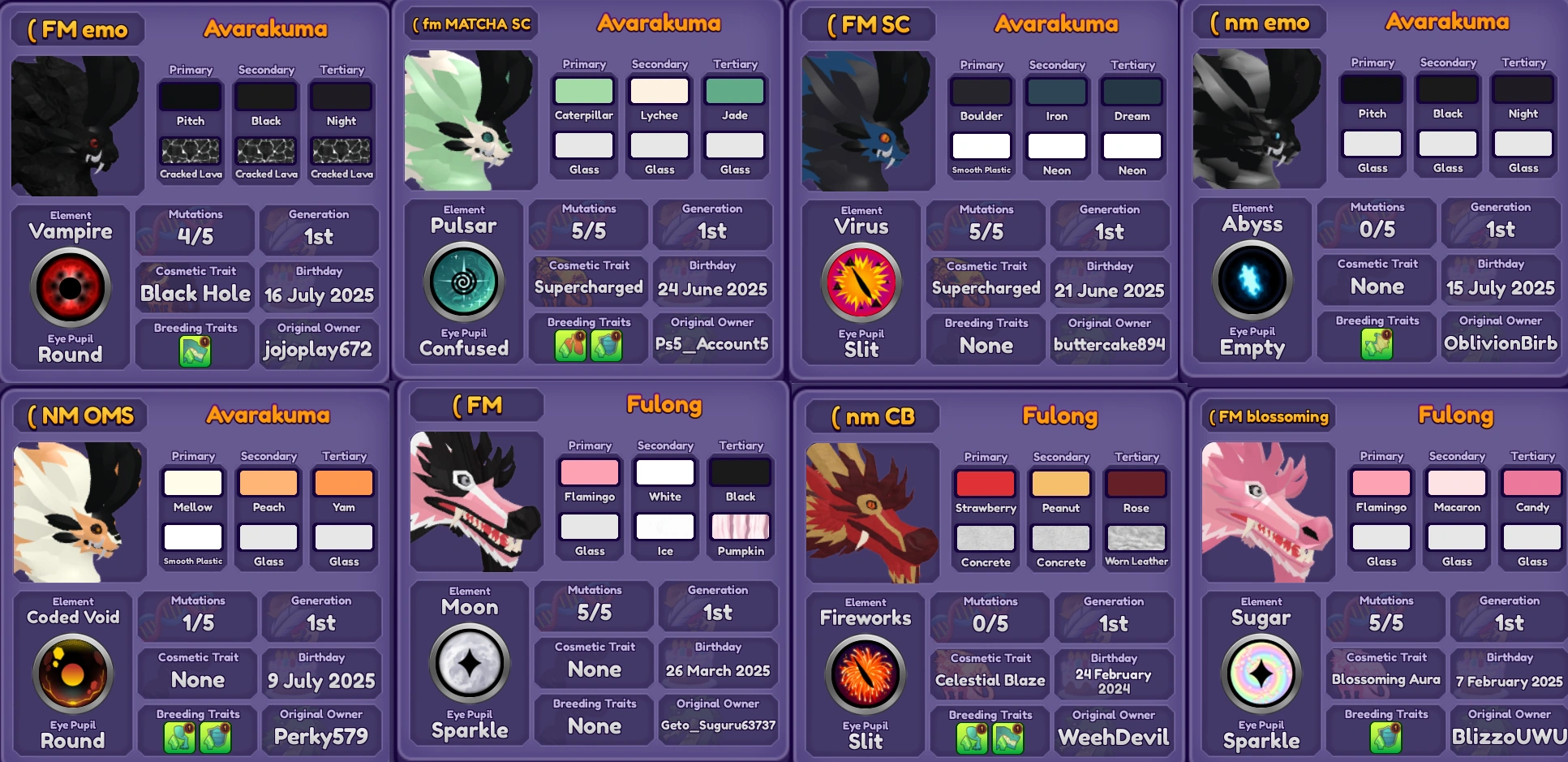Screen dimensions: 1568x762
Task: Open the nm CB name tag
Action: 870,416
